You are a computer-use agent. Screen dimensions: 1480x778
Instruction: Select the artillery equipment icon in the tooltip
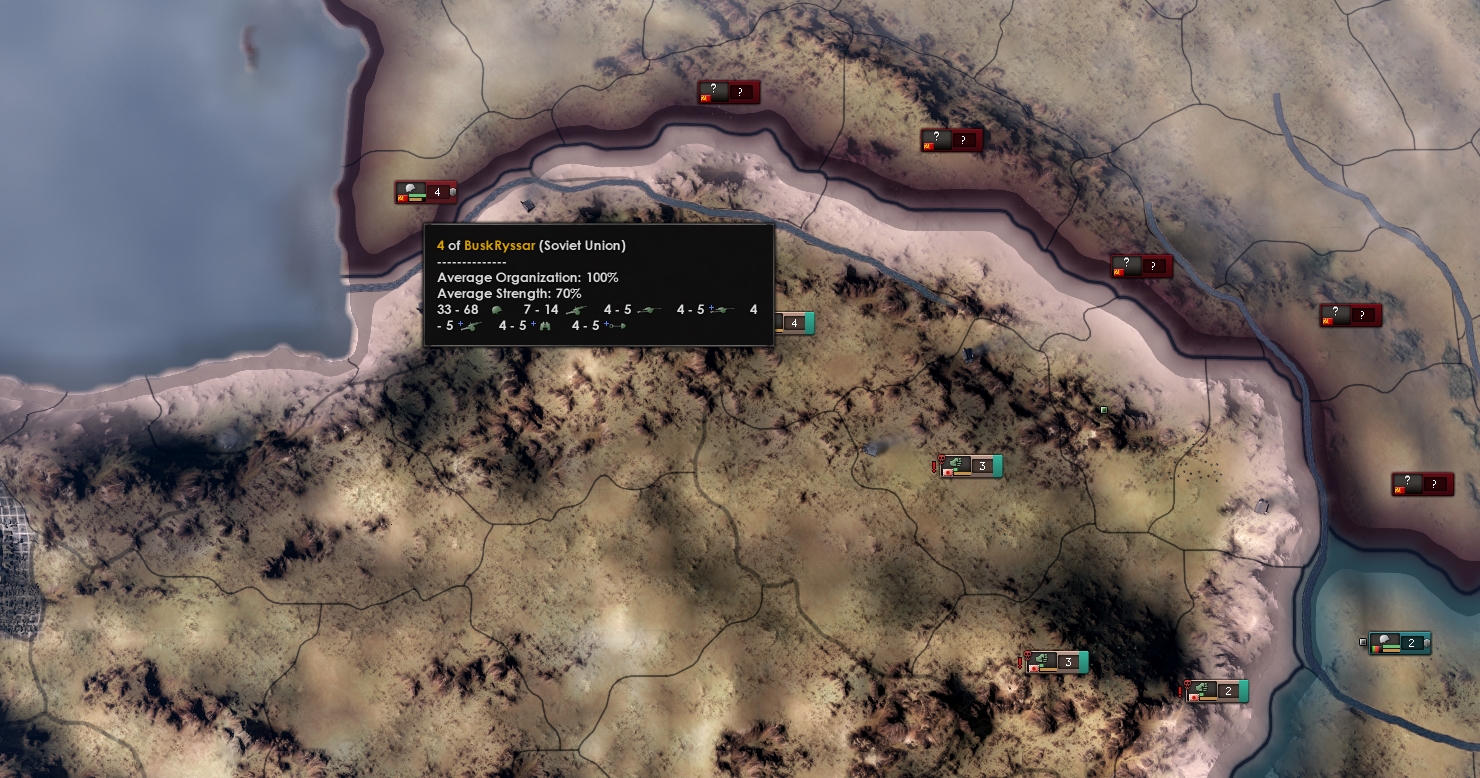[x=577, y=310]
